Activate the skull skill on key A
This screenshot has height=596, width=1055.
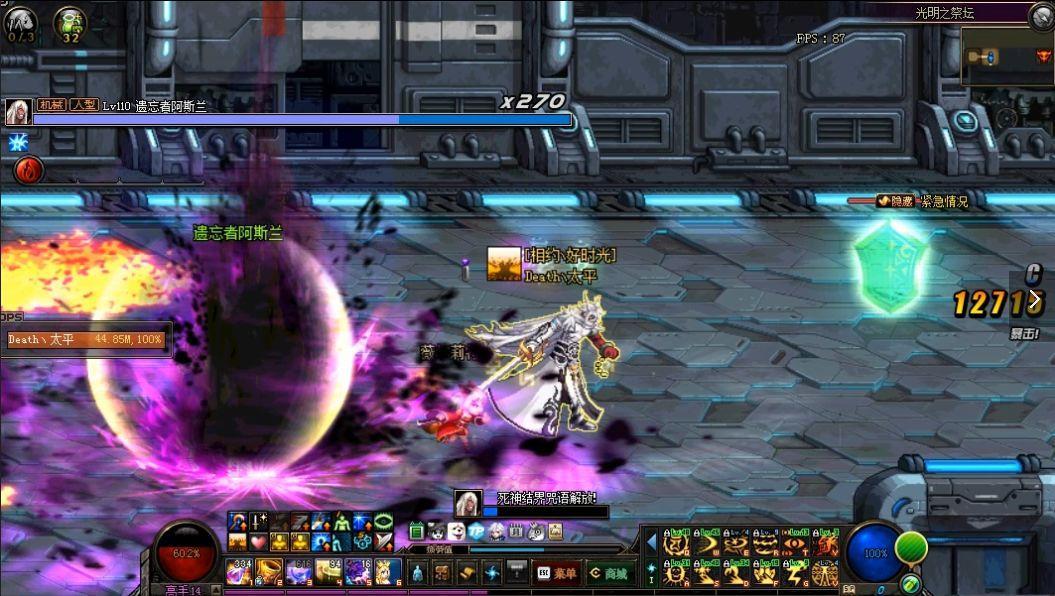coord(677,573)
